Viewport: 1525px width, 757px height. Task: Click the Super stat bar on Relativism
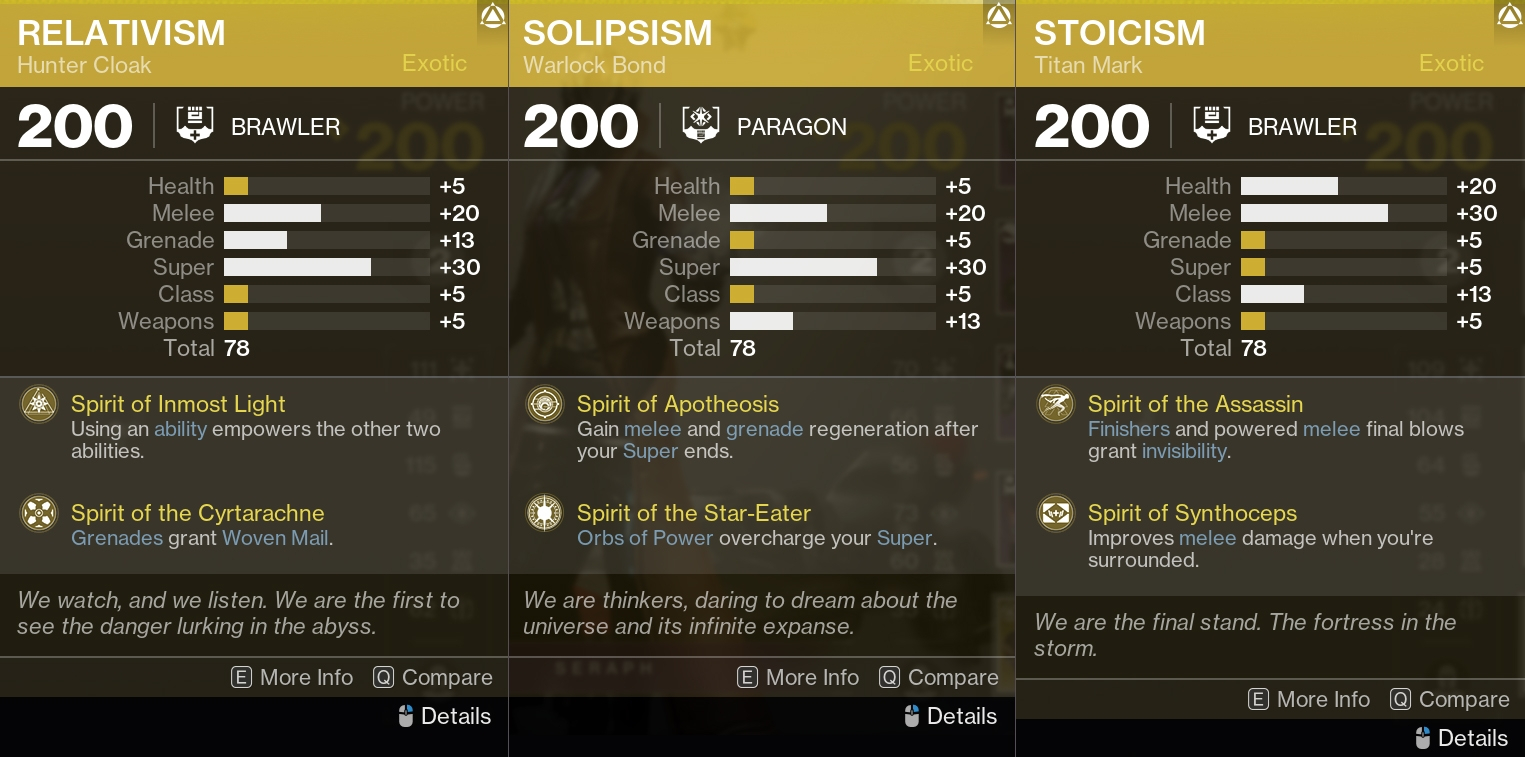coord(327,267)
